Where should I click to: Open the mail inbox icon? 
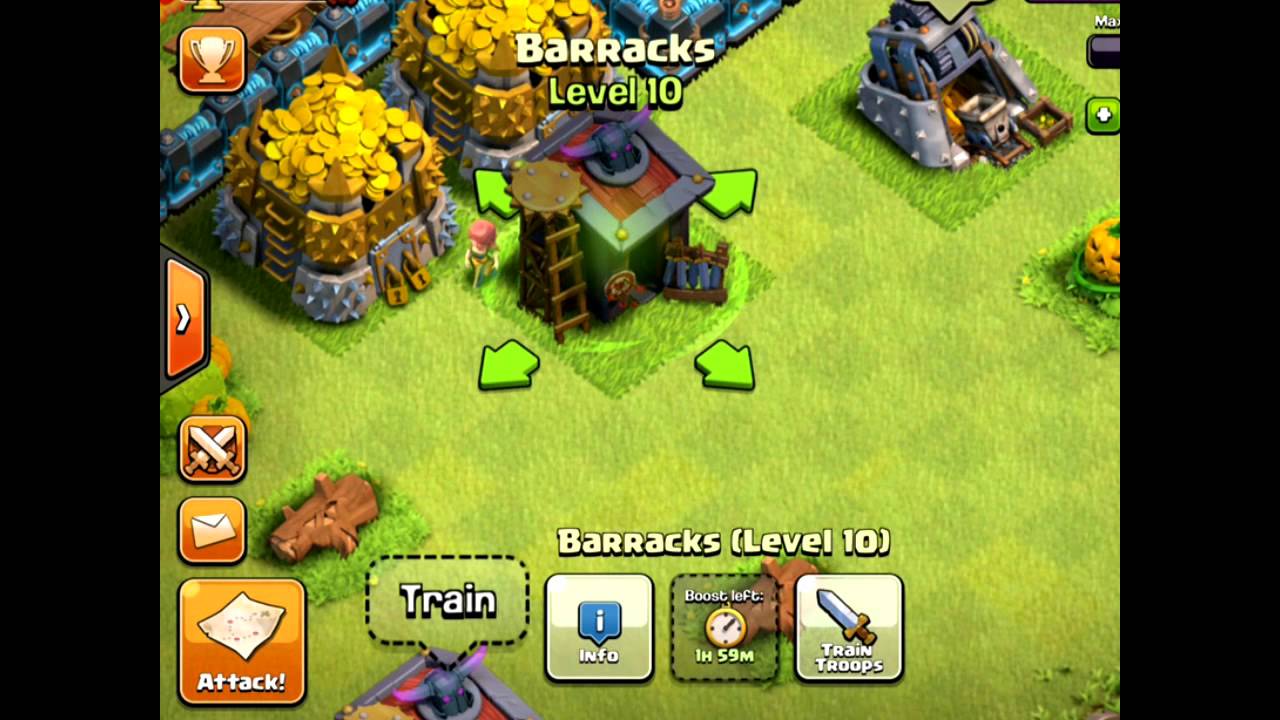click(x=211, y=528)
